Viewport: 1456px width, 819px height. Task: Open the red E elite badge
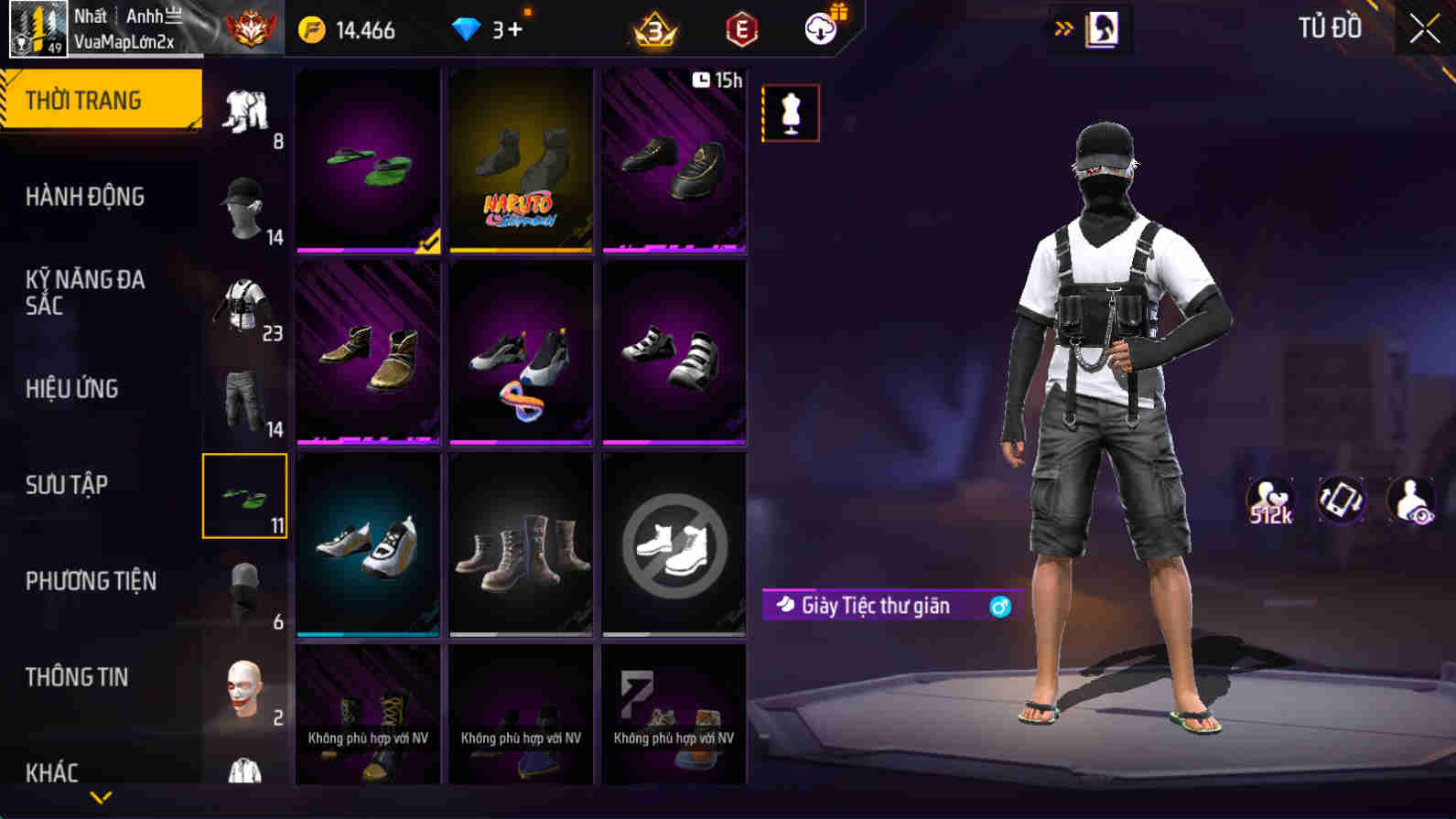click(x=741, y=28)
